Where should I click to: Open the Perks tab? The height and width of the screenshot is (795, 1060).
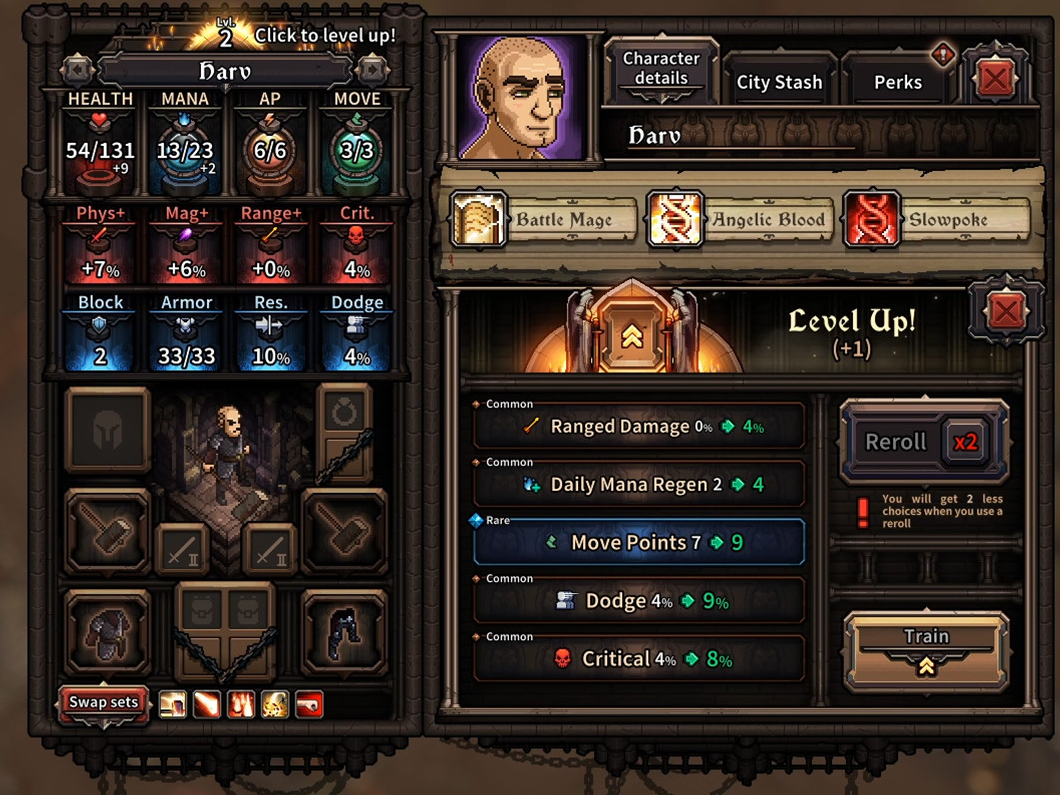897,82
